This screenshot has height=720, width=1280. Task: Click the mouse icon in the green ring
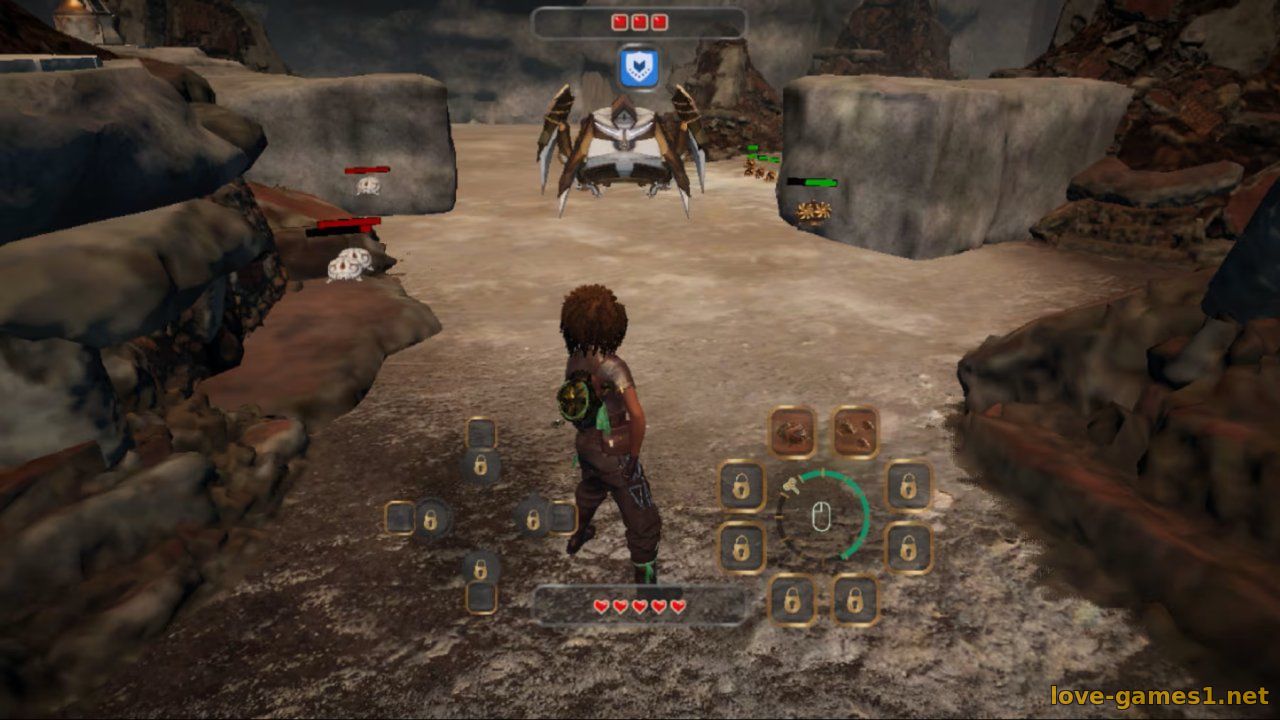coord(822,516)
